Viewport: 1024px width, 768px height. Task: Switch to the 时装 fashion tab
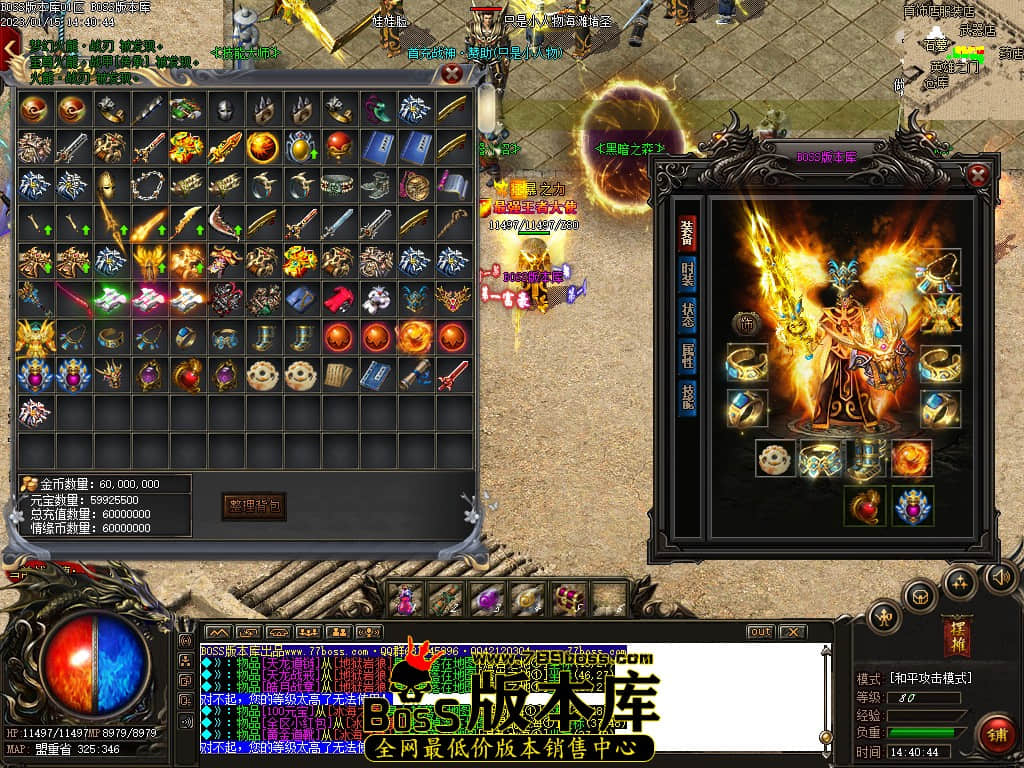(x=687, y=274)
